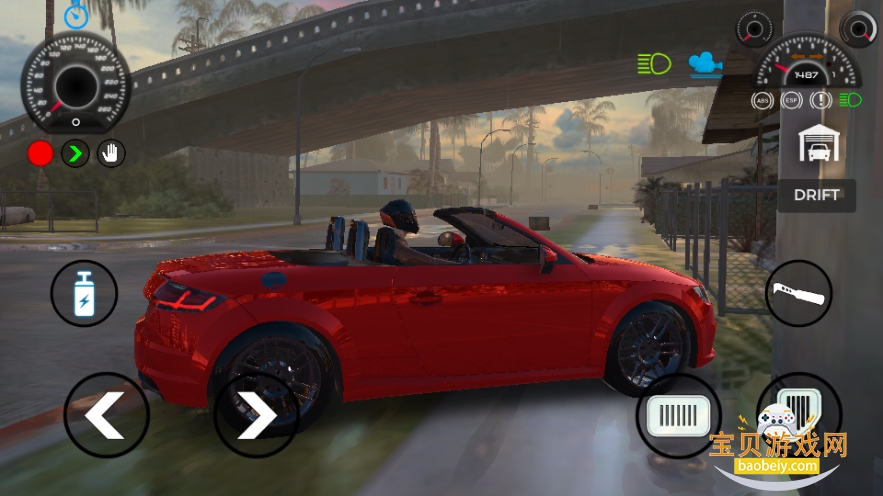Switch view with the blue camera icon
The image size is (883, 496).
pyautogui.click(x=706, y=65)
